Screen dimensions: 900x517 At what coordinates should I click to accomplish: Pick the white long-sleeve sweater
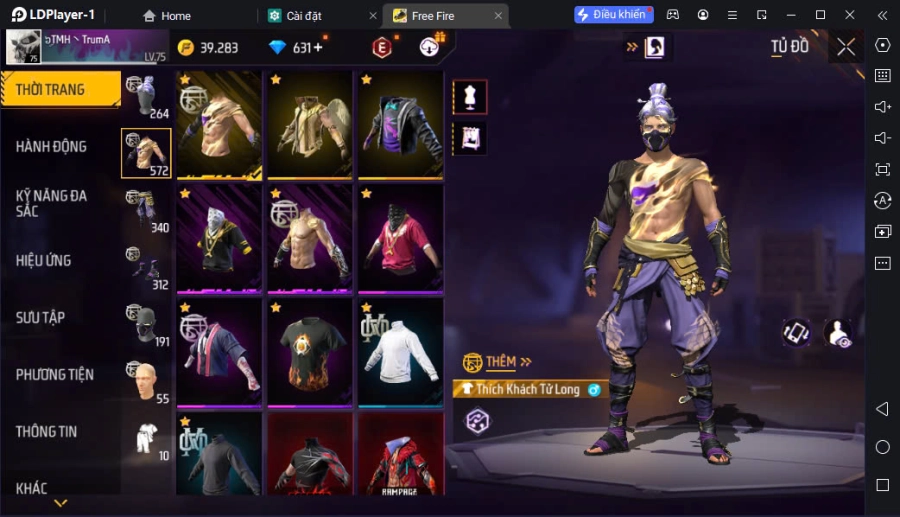(x=400, y=352)
